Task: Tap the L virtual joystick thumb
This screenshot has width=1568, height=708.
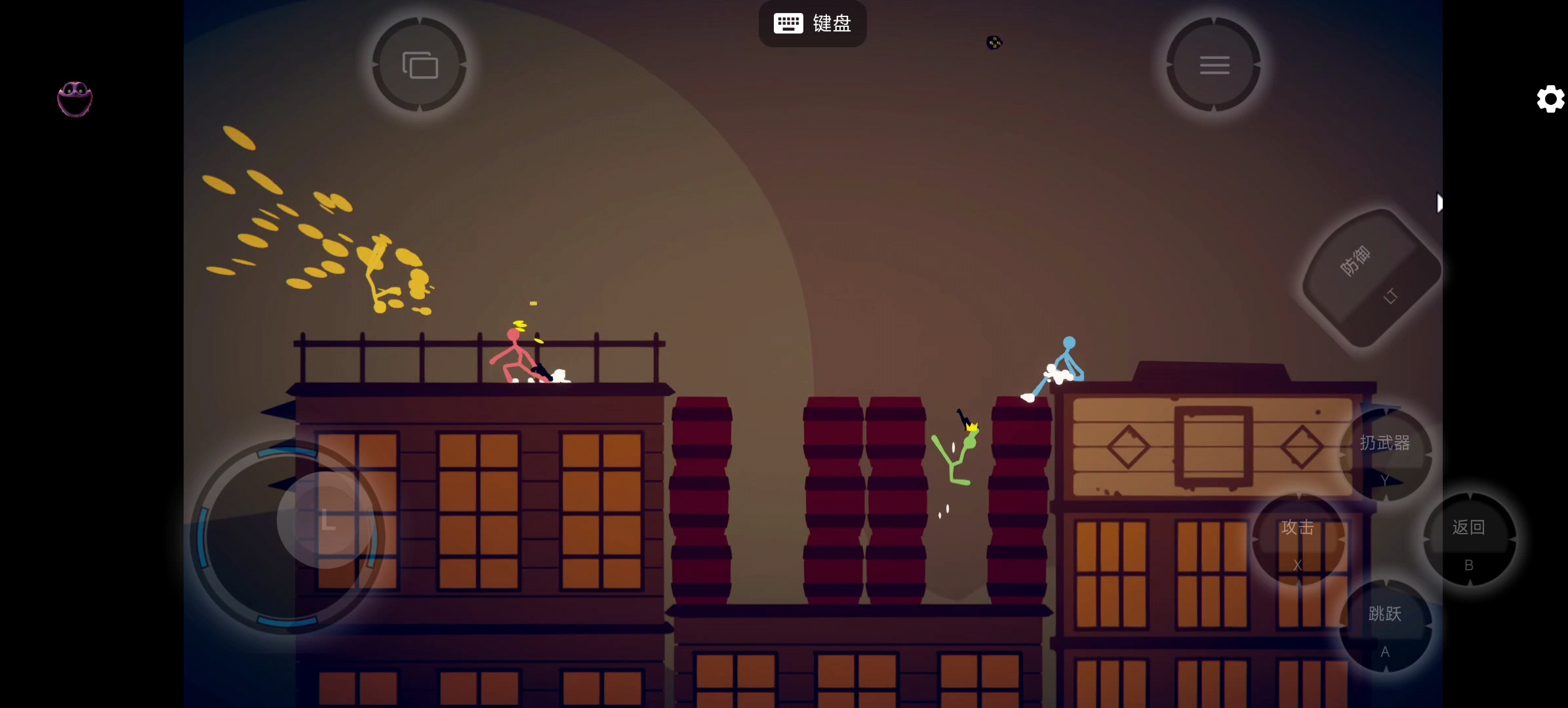Action: [326, 520]
